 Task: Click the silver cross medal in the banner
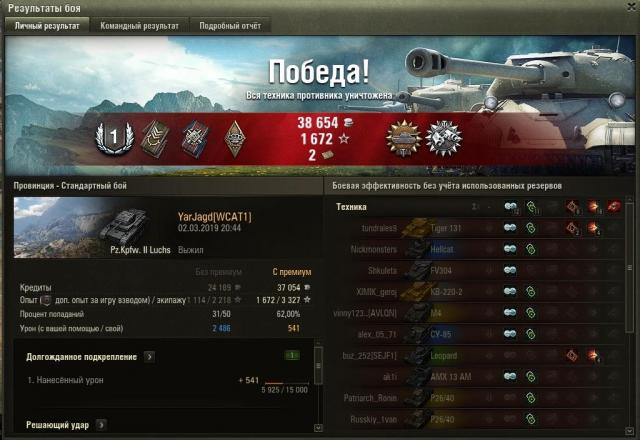441,137
